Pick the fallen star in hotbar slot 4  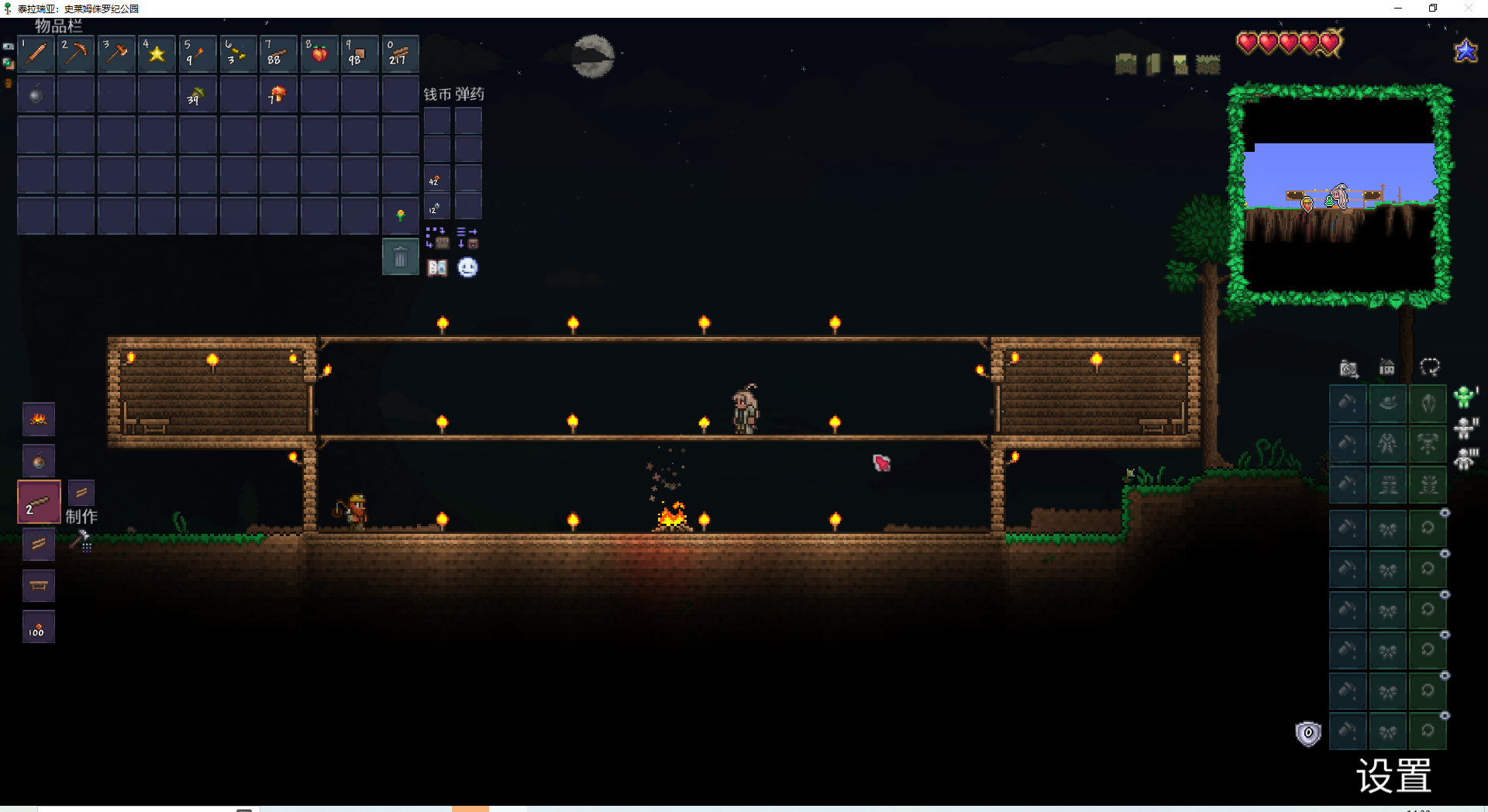(157, 54)
